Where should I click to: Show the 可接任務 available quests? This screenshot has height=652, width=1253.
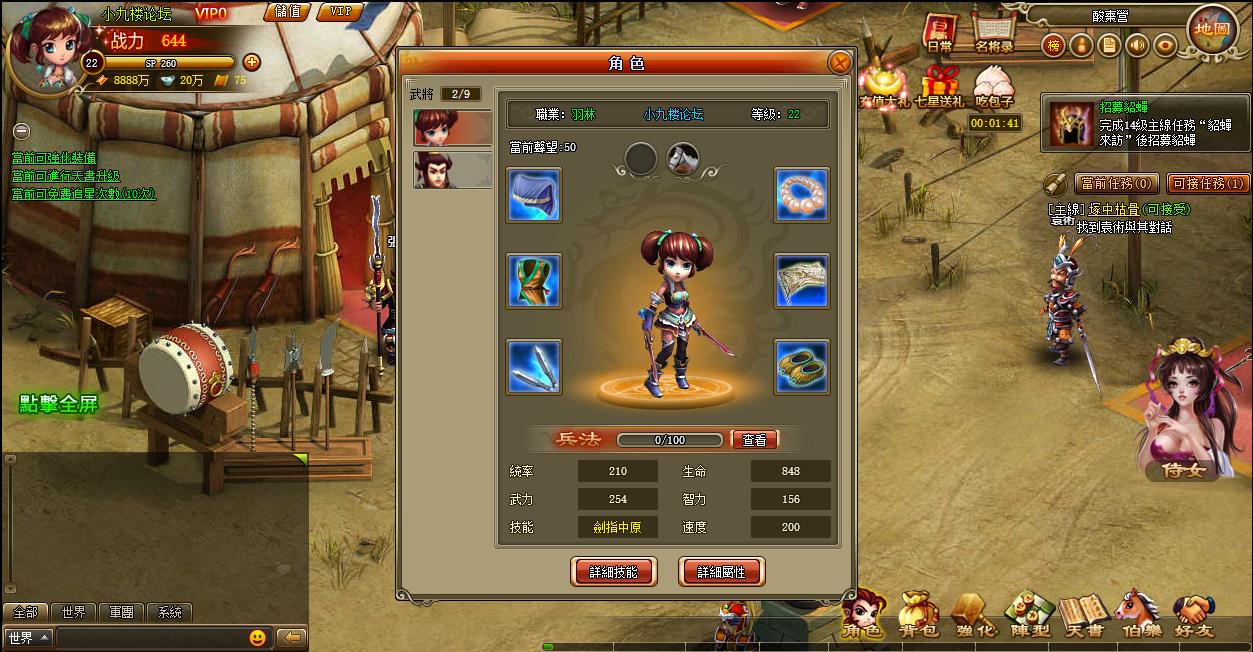(1208, 183)
